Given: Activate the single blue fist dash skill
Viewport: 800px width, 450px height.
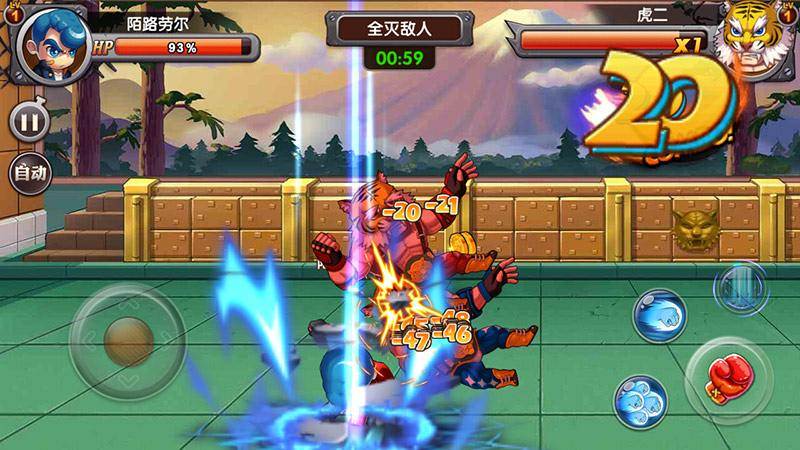Looking at the screenshot, I should [x=660, y=314].
